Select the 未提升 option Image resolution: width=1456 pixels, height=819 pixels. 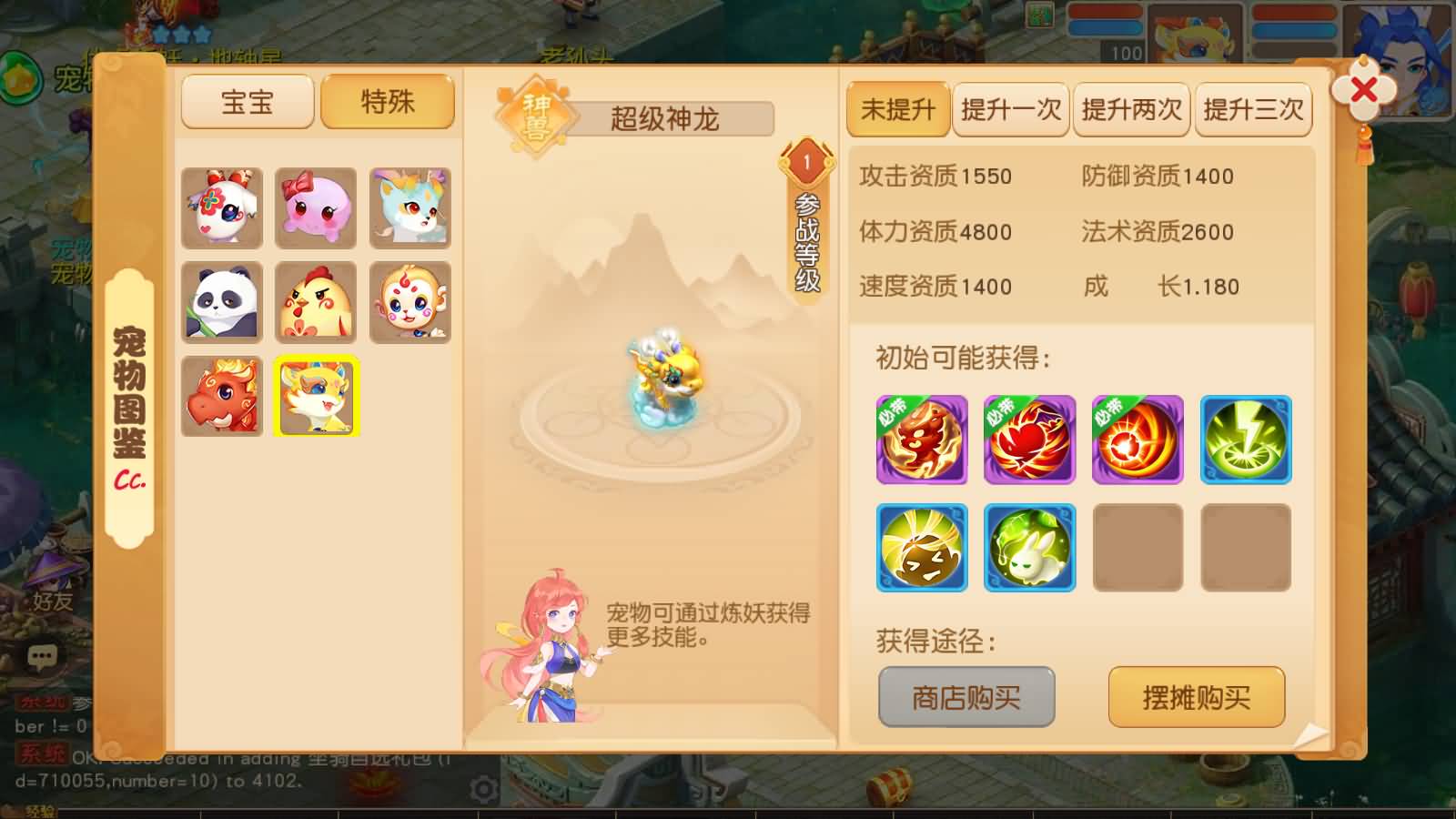tap(897, 109)
